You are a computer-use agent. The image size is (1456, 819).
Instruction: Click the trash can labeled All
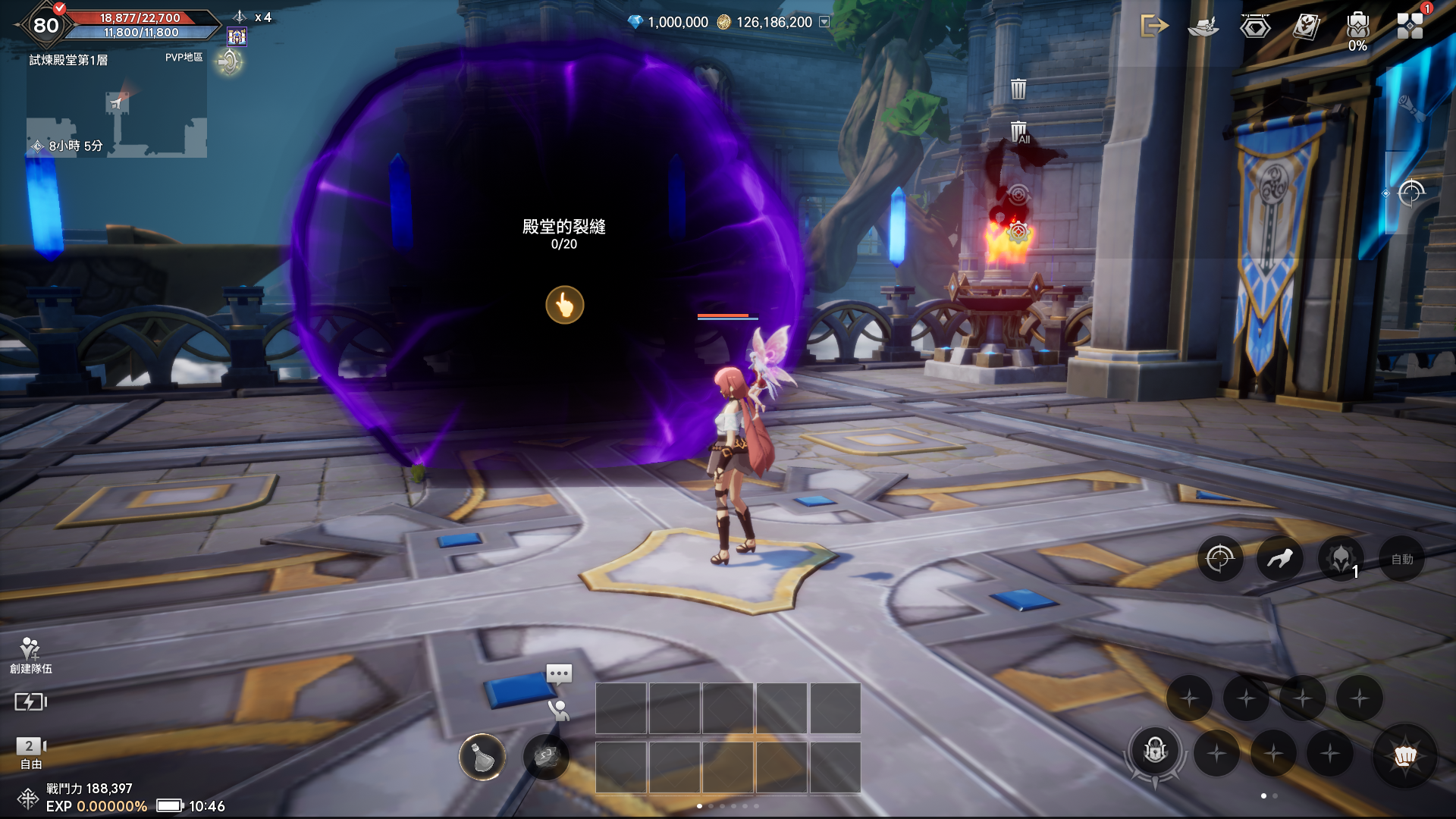click(1019, 132)
